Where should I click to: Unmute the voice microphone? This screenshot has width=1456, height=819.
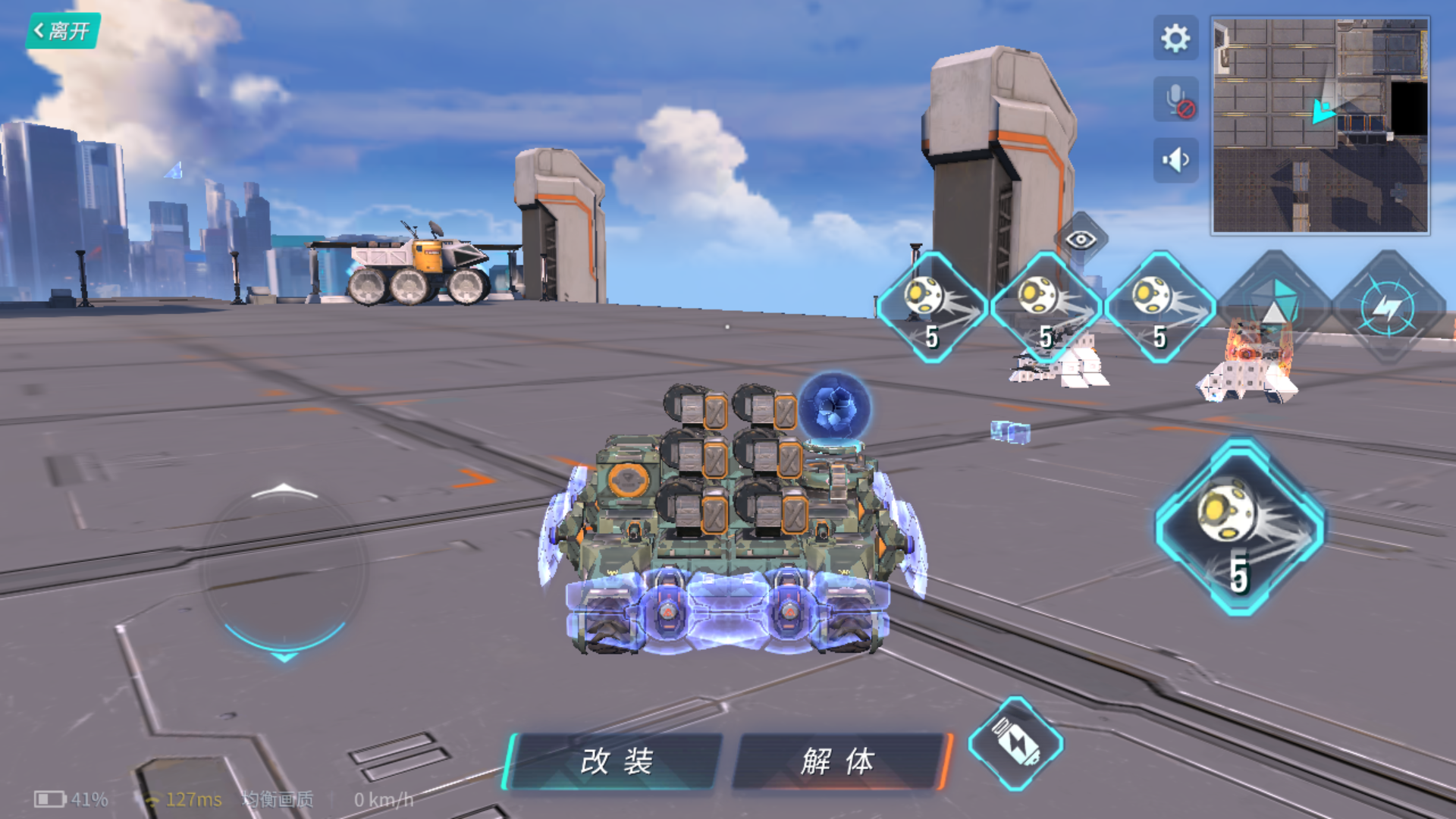click(1174, 97)
